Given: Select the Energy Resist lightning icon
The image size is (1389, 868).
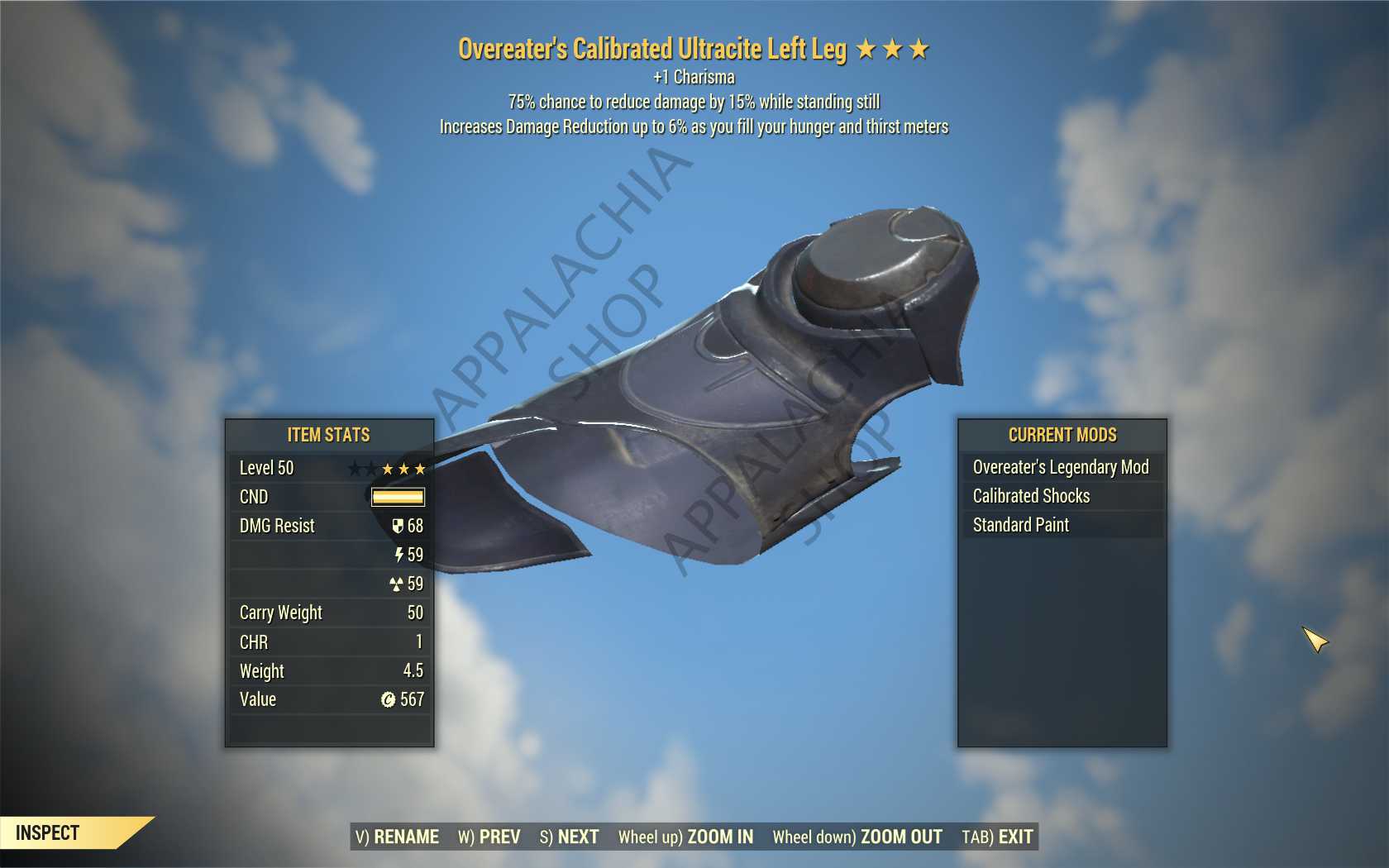Looking at the screenshot, I should tap(399, 555).
